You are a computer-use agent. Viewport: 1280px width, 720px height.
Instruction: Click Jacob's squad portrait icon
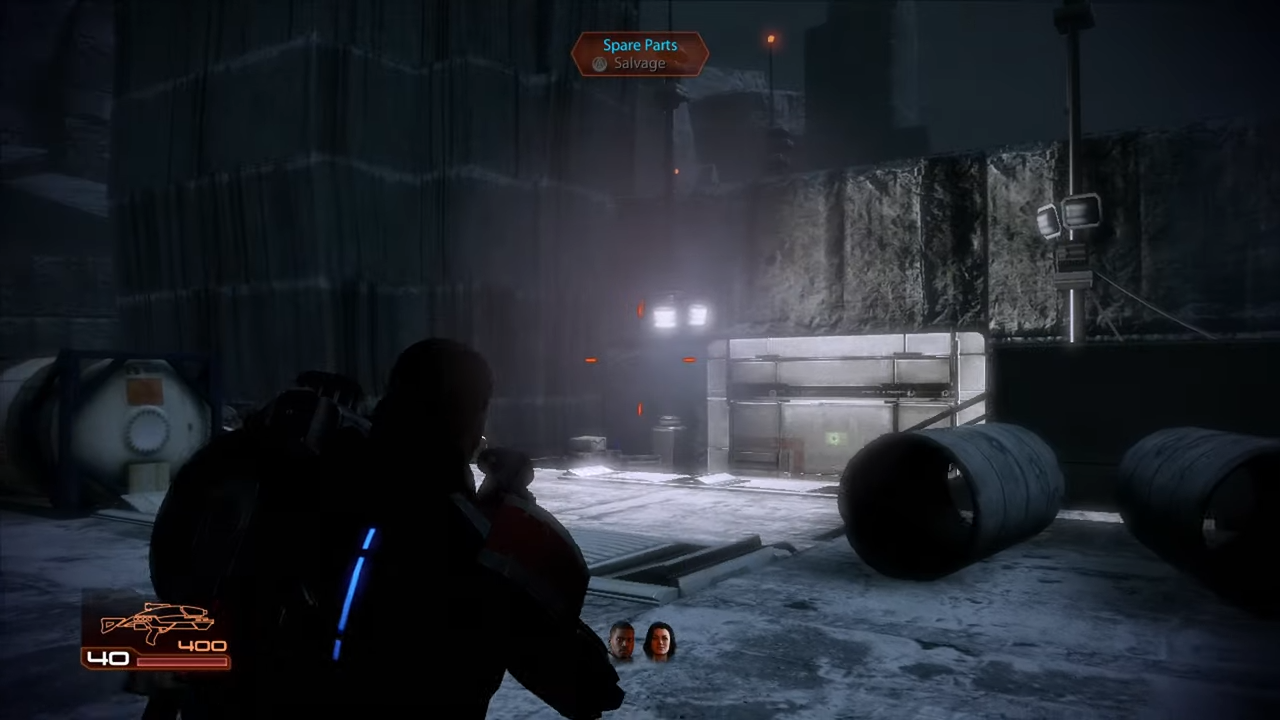click(x=620, y=640)
